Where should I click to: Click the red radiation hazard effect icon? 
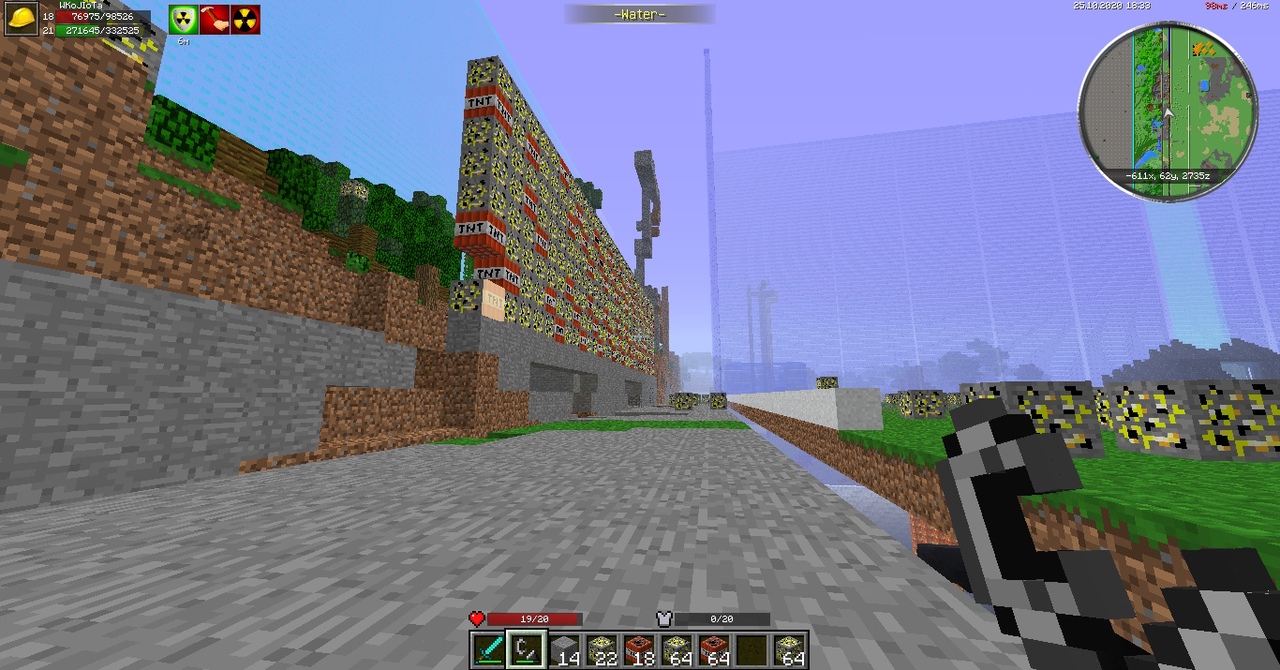tap(245, 20)
